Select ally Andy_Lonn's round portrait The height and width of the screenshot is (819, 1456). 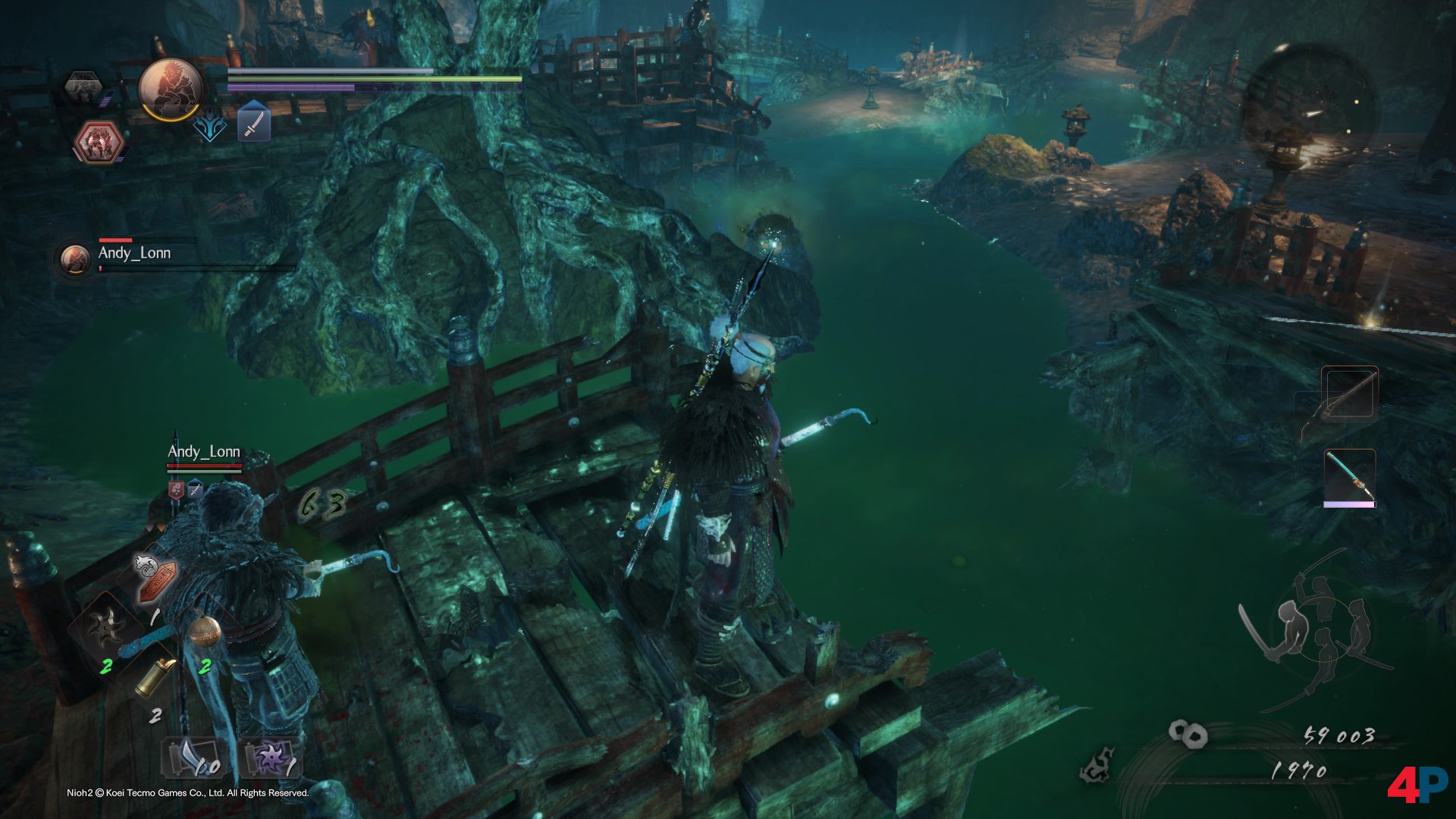click(x=75, y=259)
